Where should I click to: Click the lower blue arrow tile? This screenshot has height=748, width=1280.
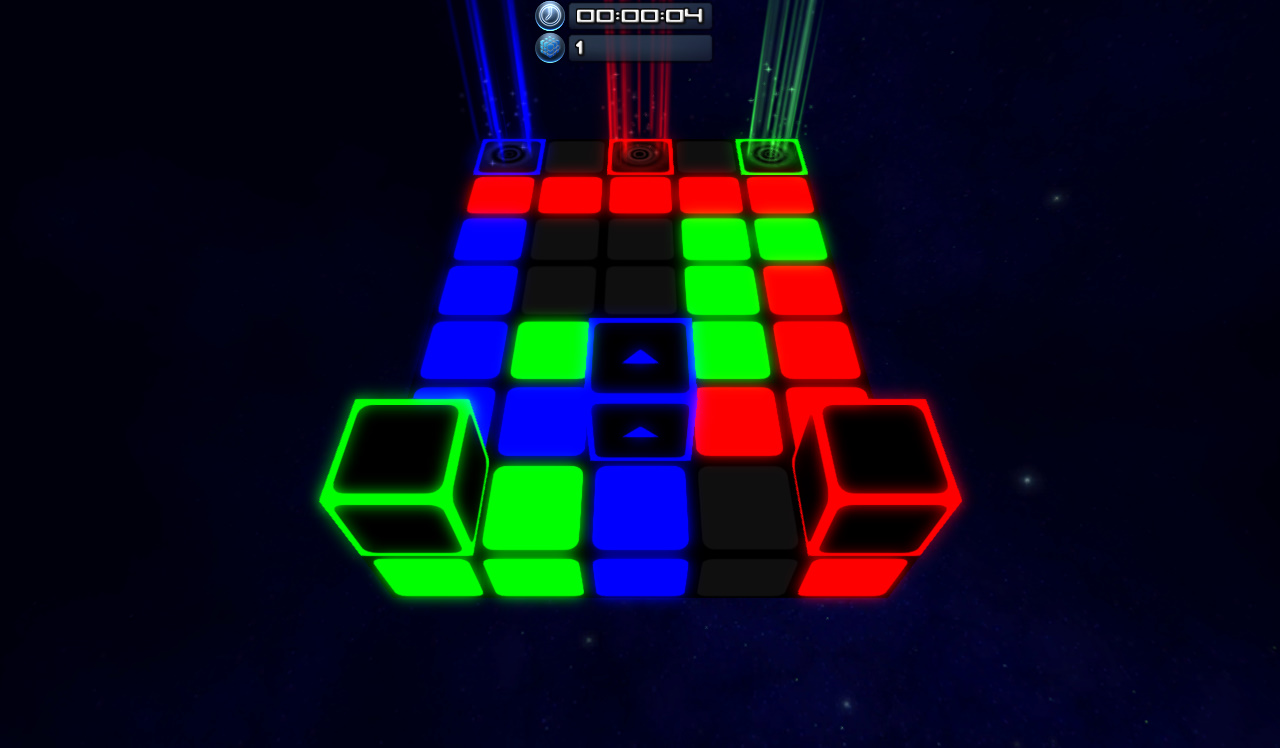(641, 430)
